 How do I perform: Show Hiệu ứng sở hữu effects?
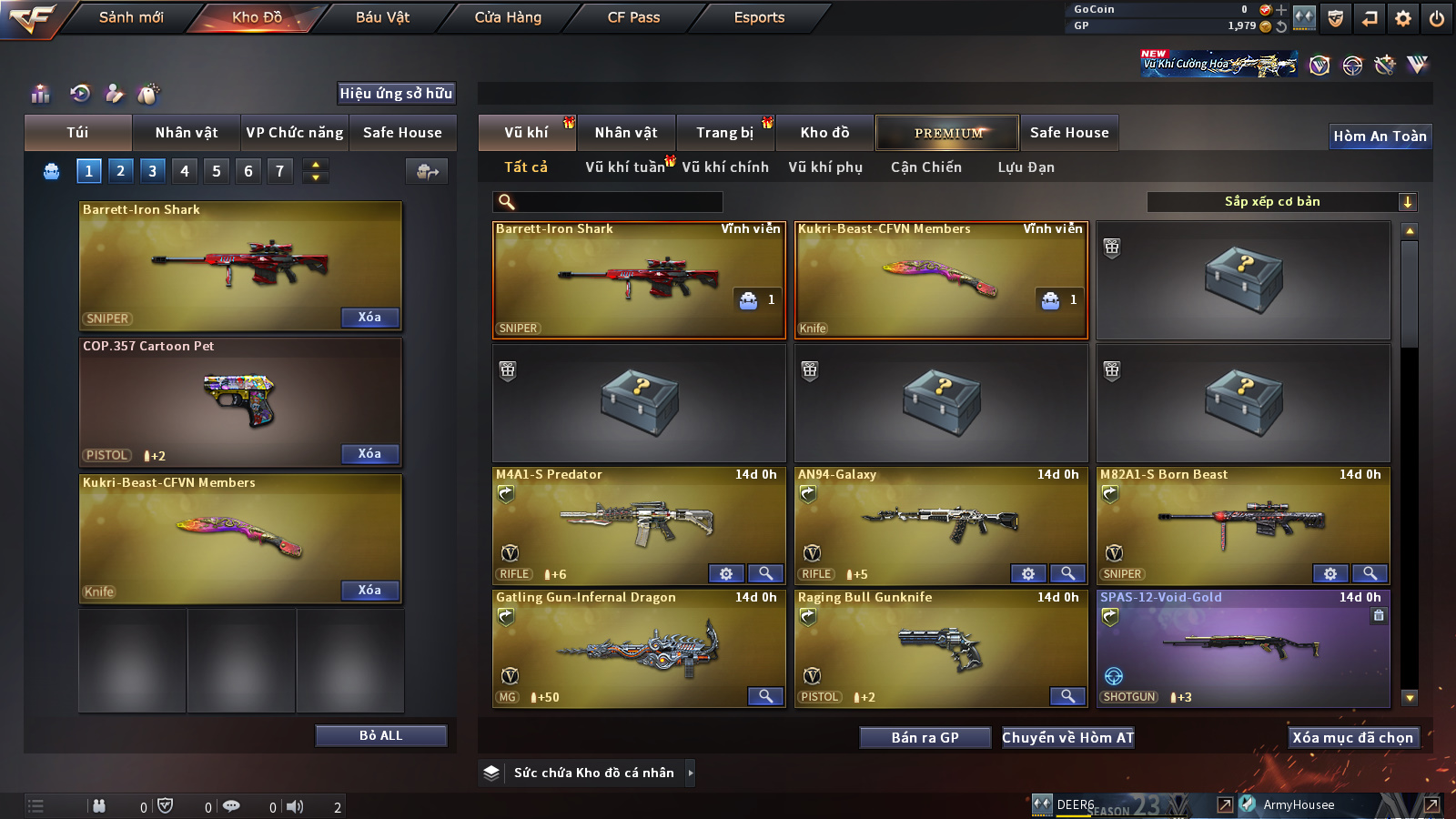point(396,93)
